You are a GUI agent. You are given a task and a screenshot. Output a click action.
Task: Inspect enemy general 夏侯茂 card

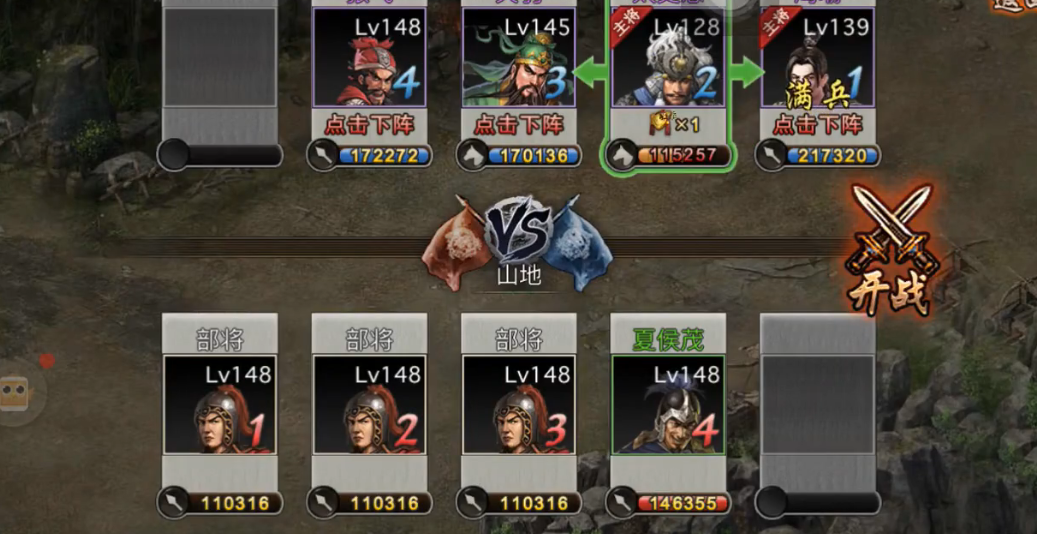click(668, 404)
